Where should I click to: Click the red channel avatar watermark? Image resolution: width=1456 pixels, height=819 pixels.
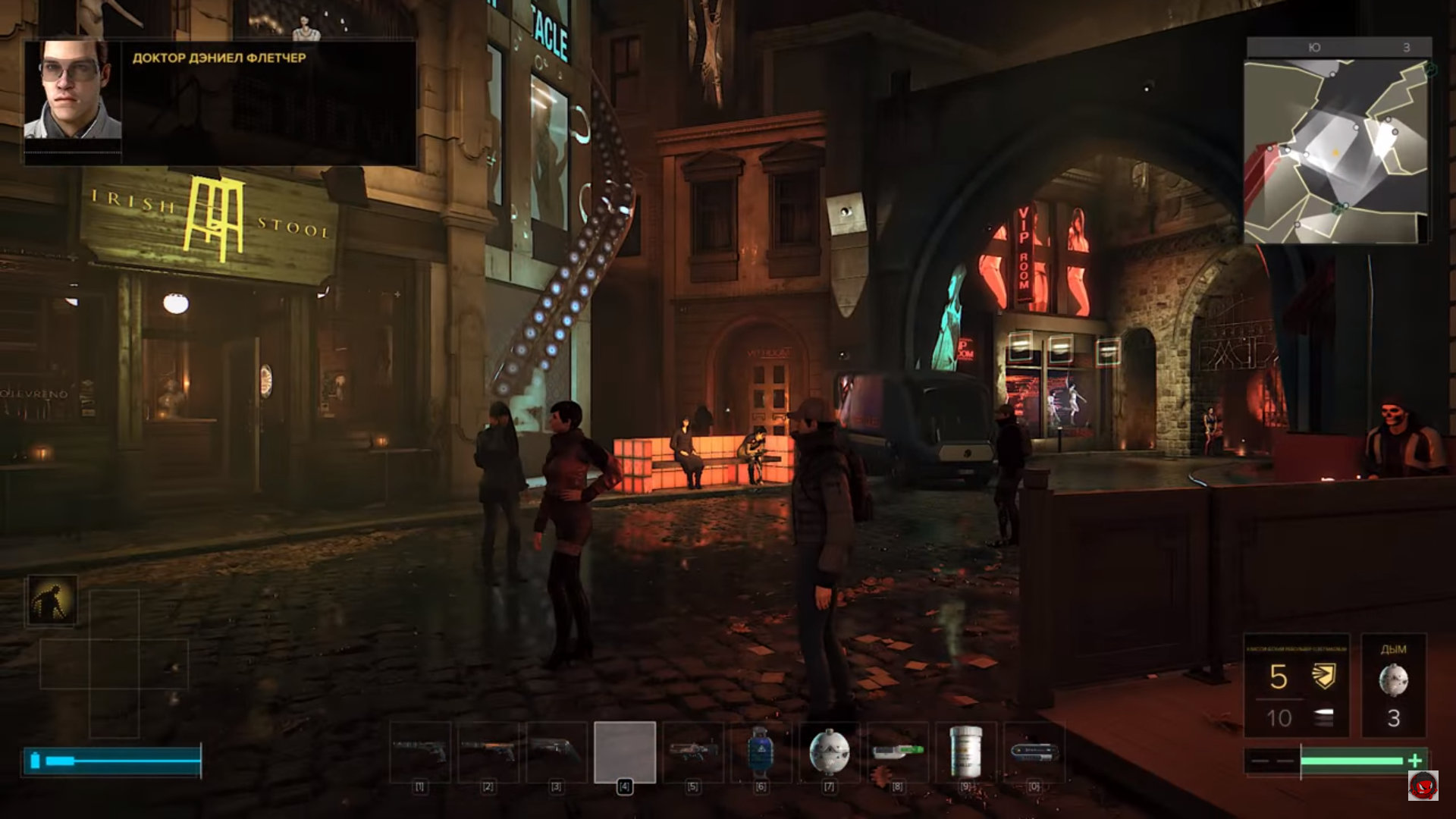(1423, 786)
